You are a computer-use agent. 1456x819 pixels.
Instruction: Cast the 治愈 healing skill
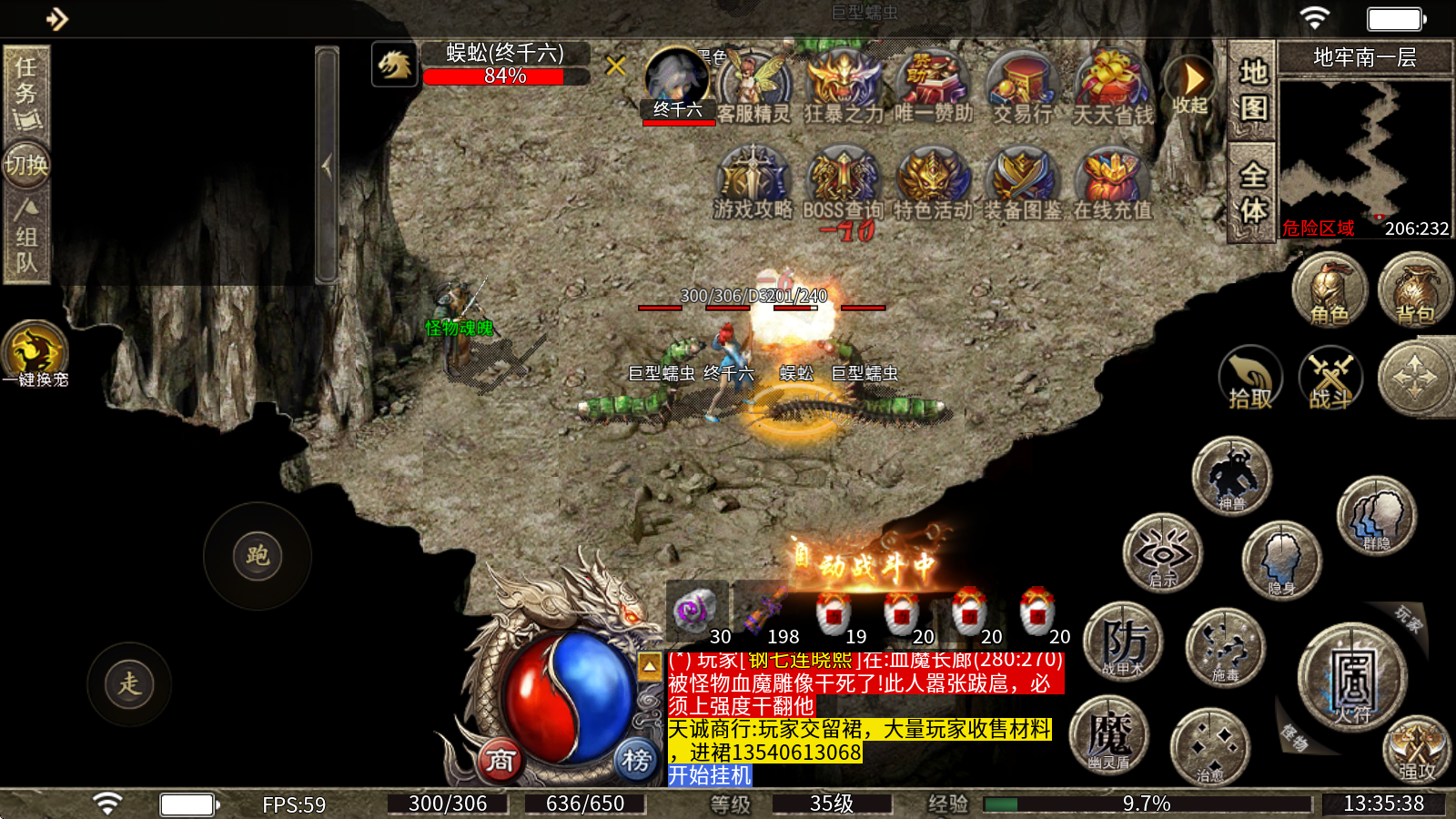tap(1209, 746)
